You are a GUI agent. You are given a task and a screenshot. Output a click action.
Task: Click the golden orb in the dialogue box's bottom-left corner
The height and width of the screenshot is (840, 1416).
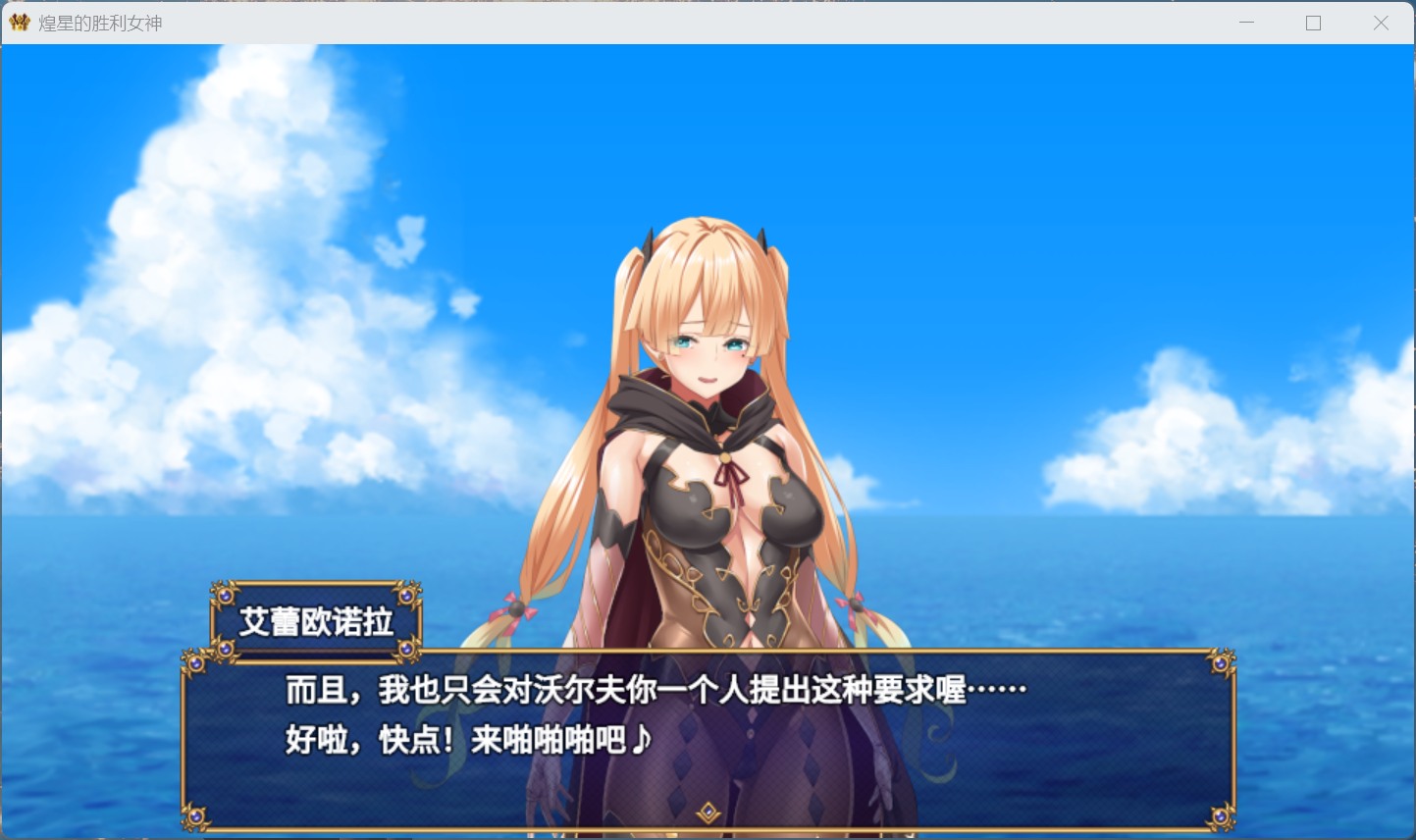pos(197,815)
